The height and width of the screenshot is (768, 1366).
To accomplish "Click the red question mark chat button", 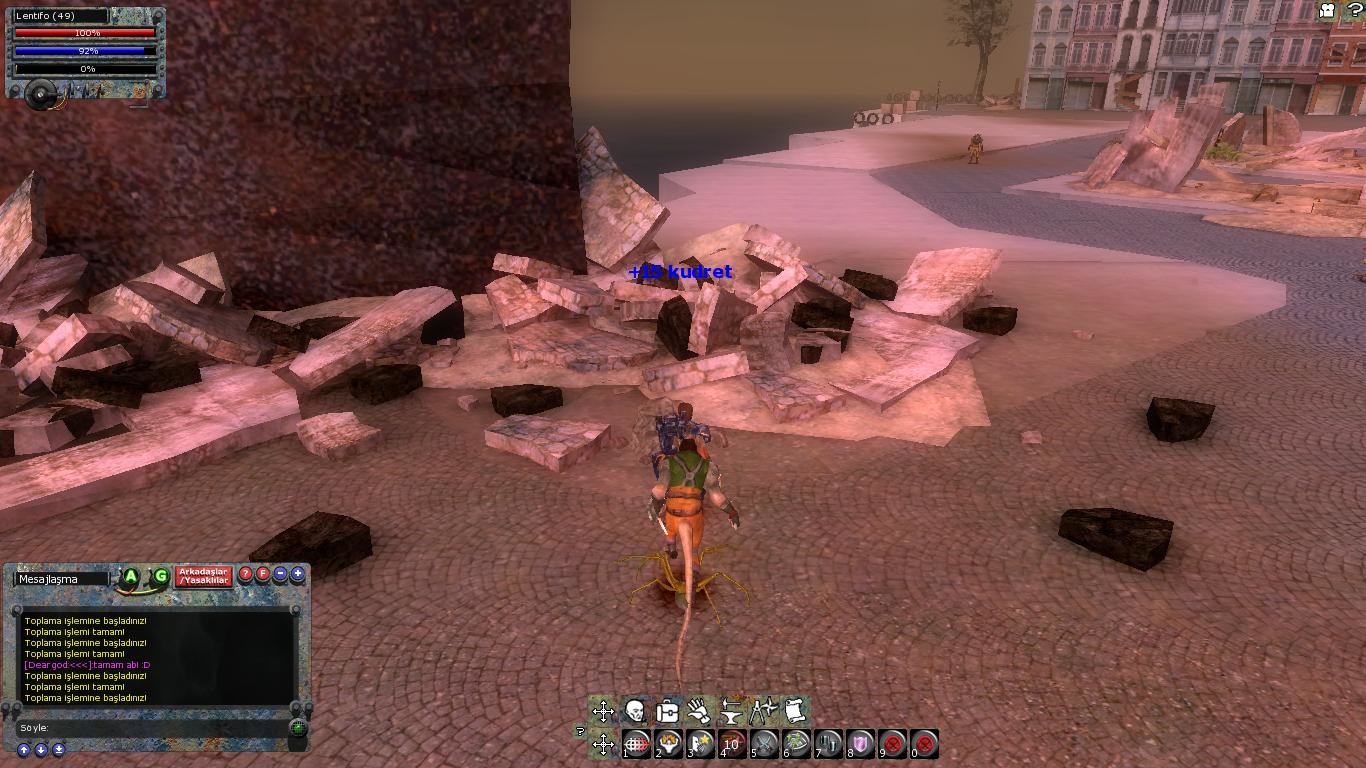I will click(x=246, y=574).
